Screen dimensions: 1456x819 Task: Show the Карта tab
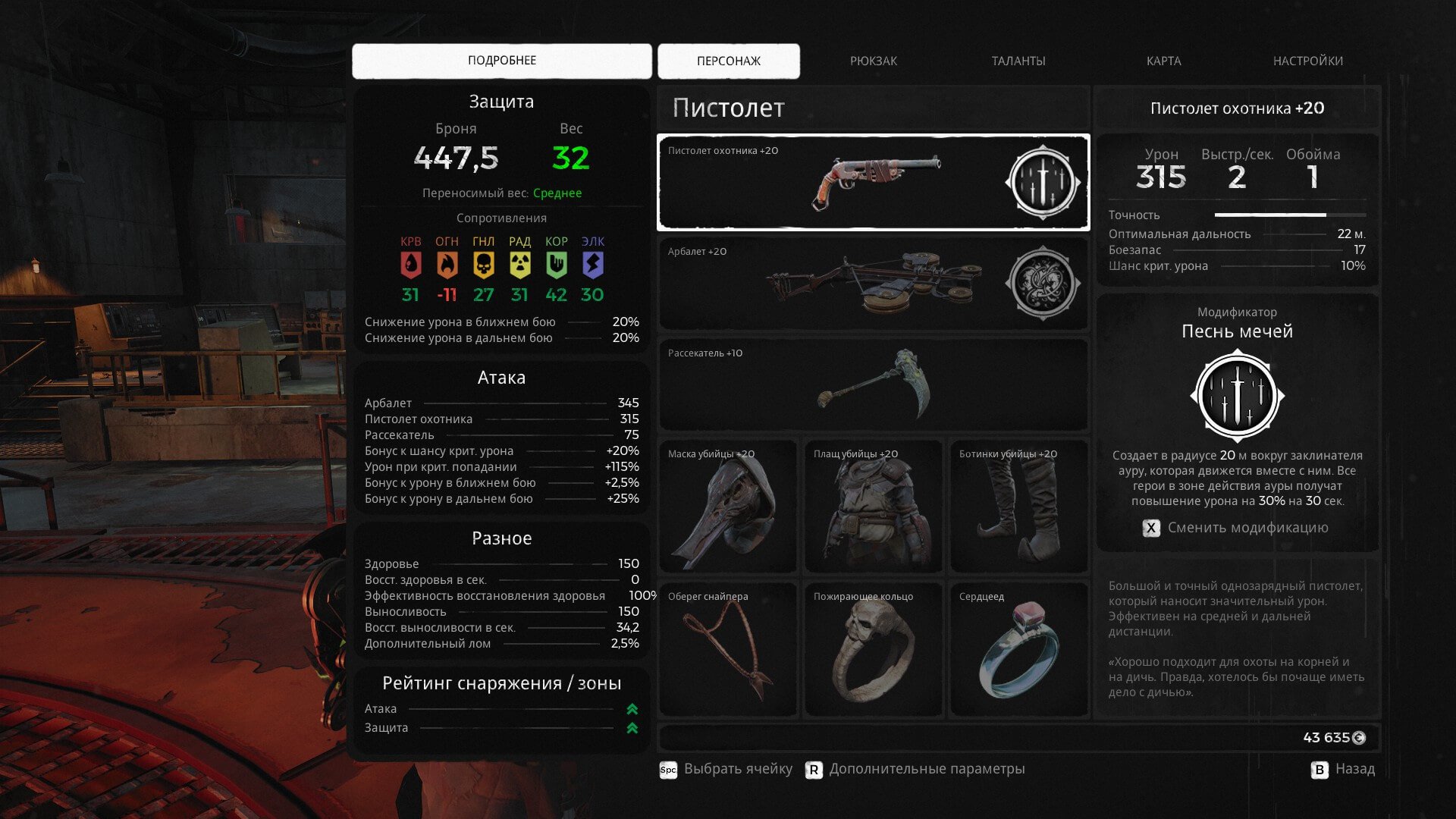click(1163, 61)
